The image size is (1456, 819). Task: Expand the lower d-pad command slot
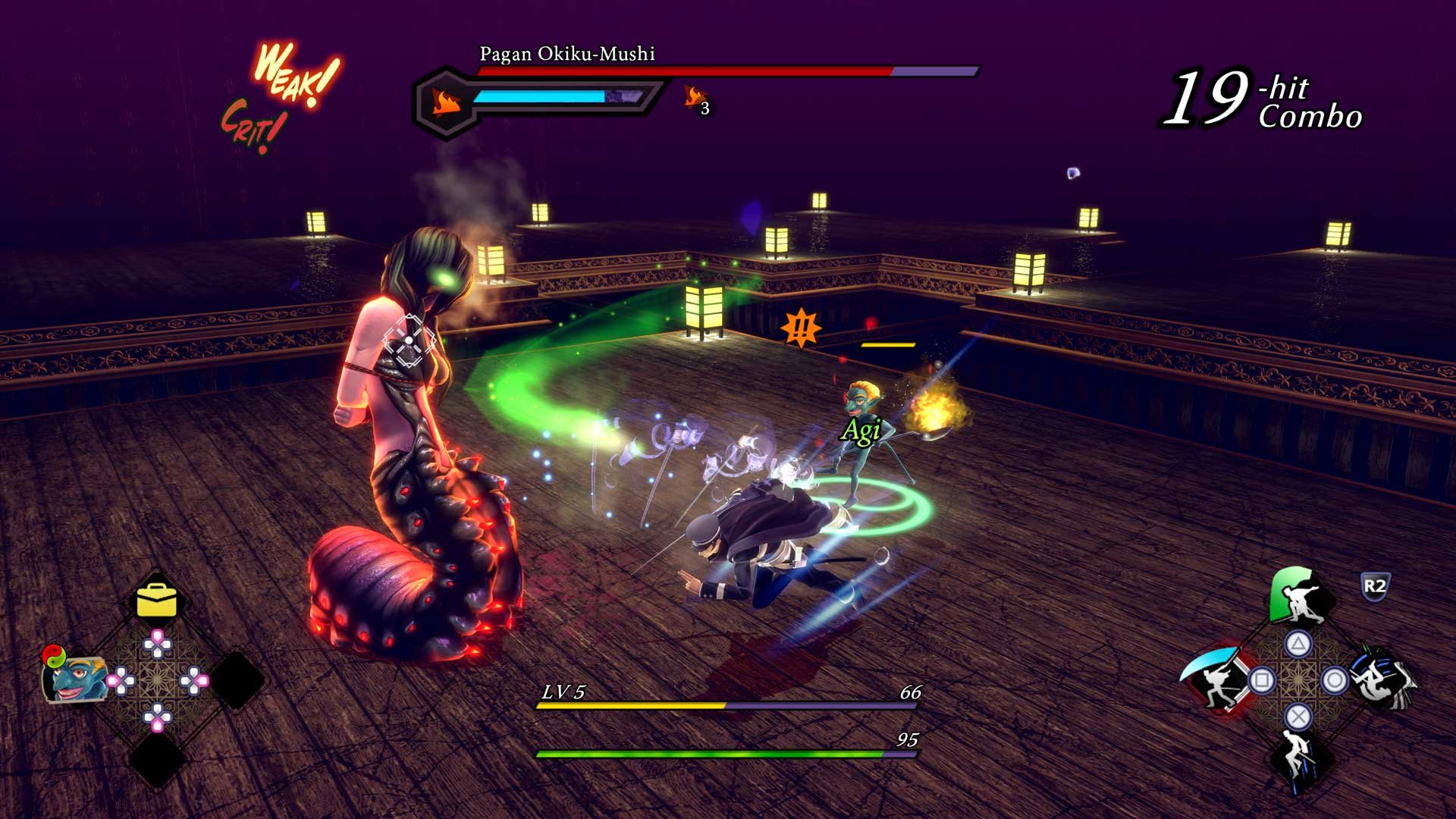point(157,716)
